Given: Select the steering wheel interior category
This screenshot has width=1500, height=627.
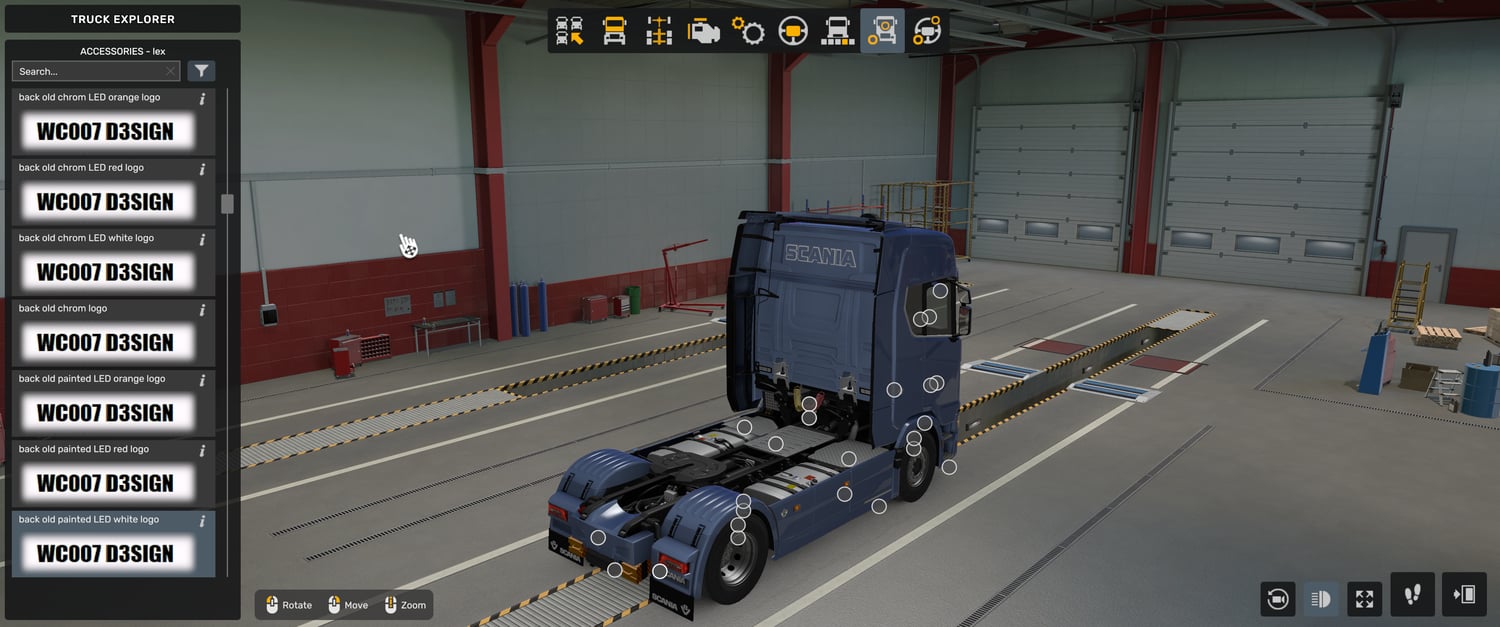Looking at the screenshot, I should click(793, 31).
